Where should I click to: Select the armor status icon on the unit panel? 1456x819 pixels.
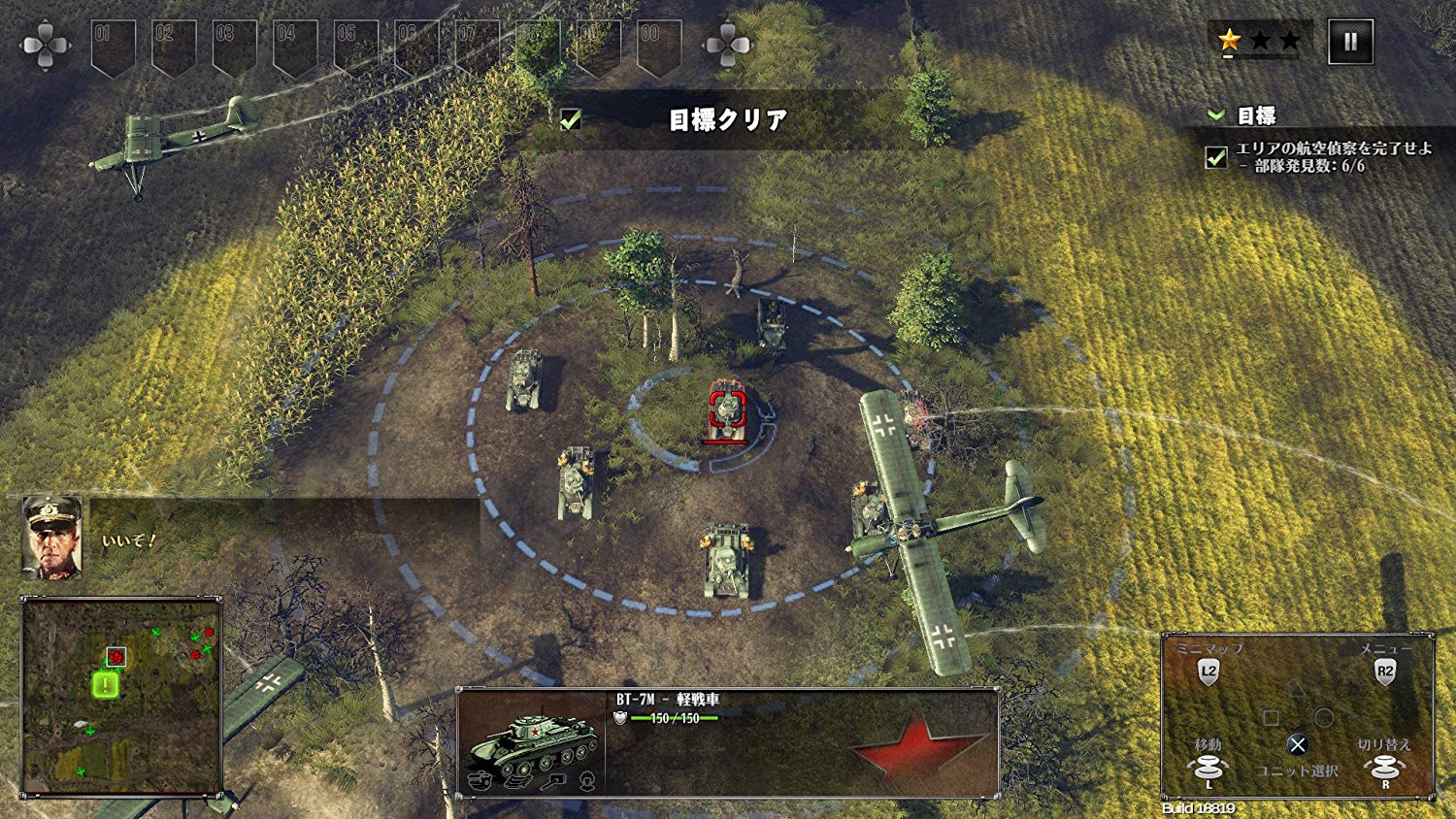(480, 780)
